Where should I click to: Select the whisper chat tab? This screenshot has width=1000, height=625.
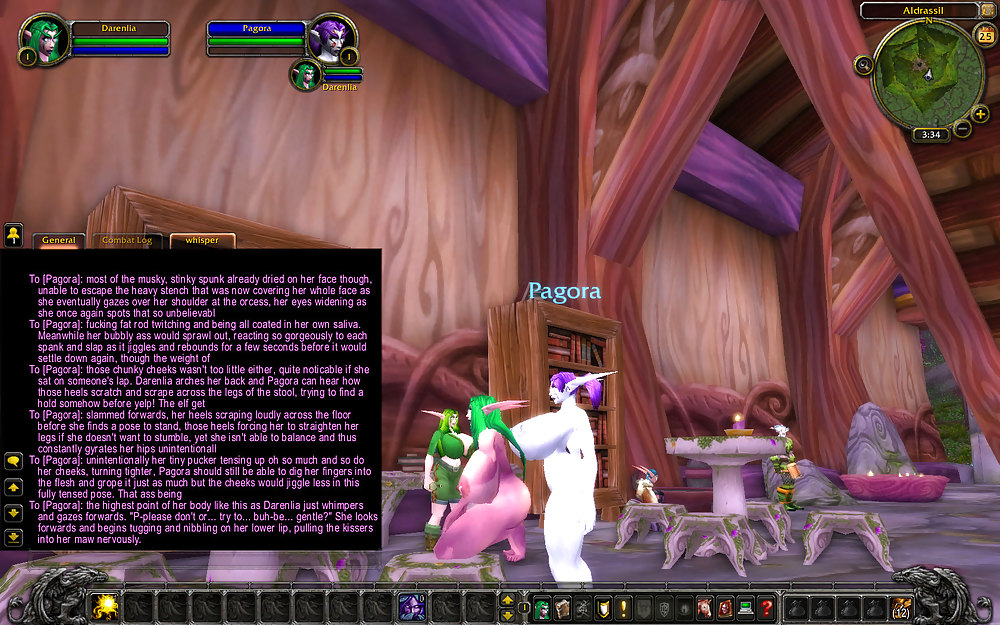[202, 240]
